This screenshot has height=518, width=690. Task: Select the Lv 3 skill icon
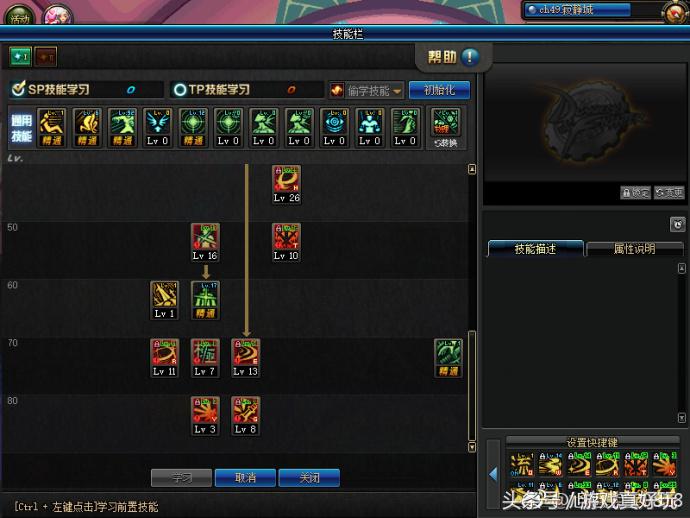[205, 410]
